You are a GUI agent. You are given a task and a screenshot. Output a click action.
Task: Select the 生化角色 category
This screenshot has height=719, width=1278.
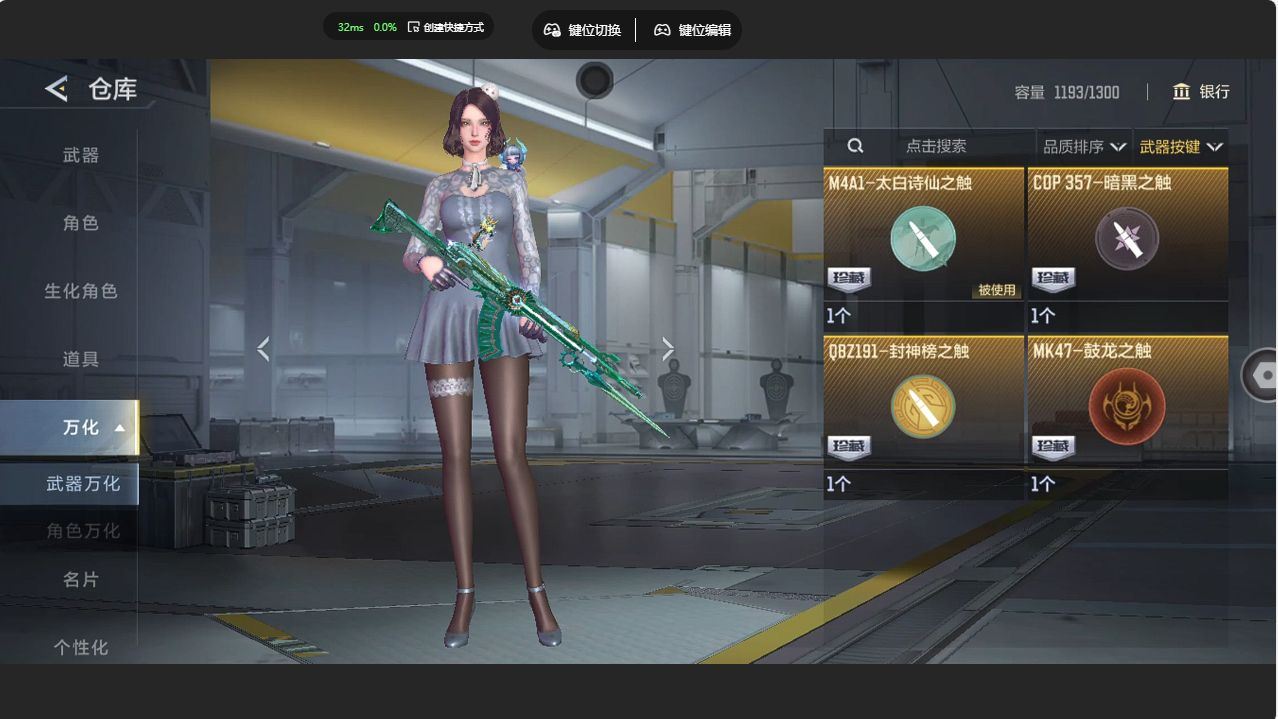point(81,291)
